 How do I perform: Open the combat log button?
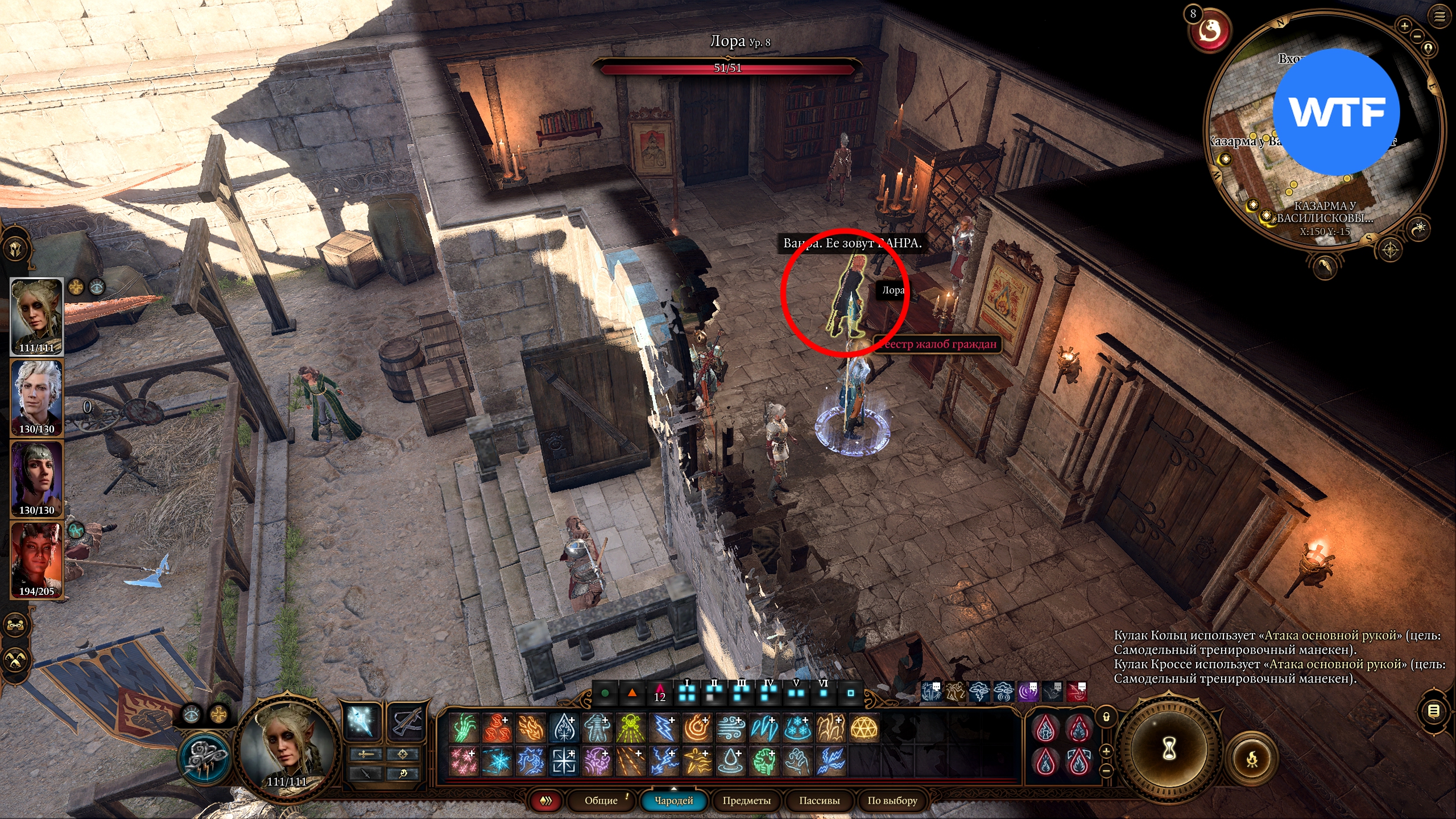[x=1434, y=710]
